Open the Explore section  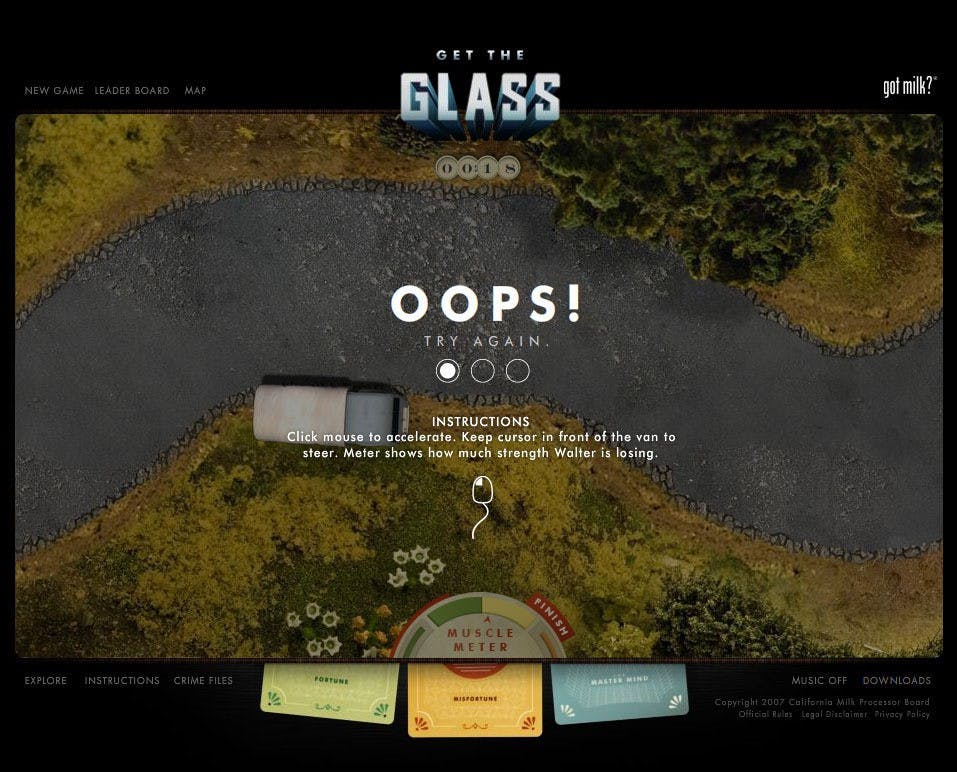[x=46, y=681]
